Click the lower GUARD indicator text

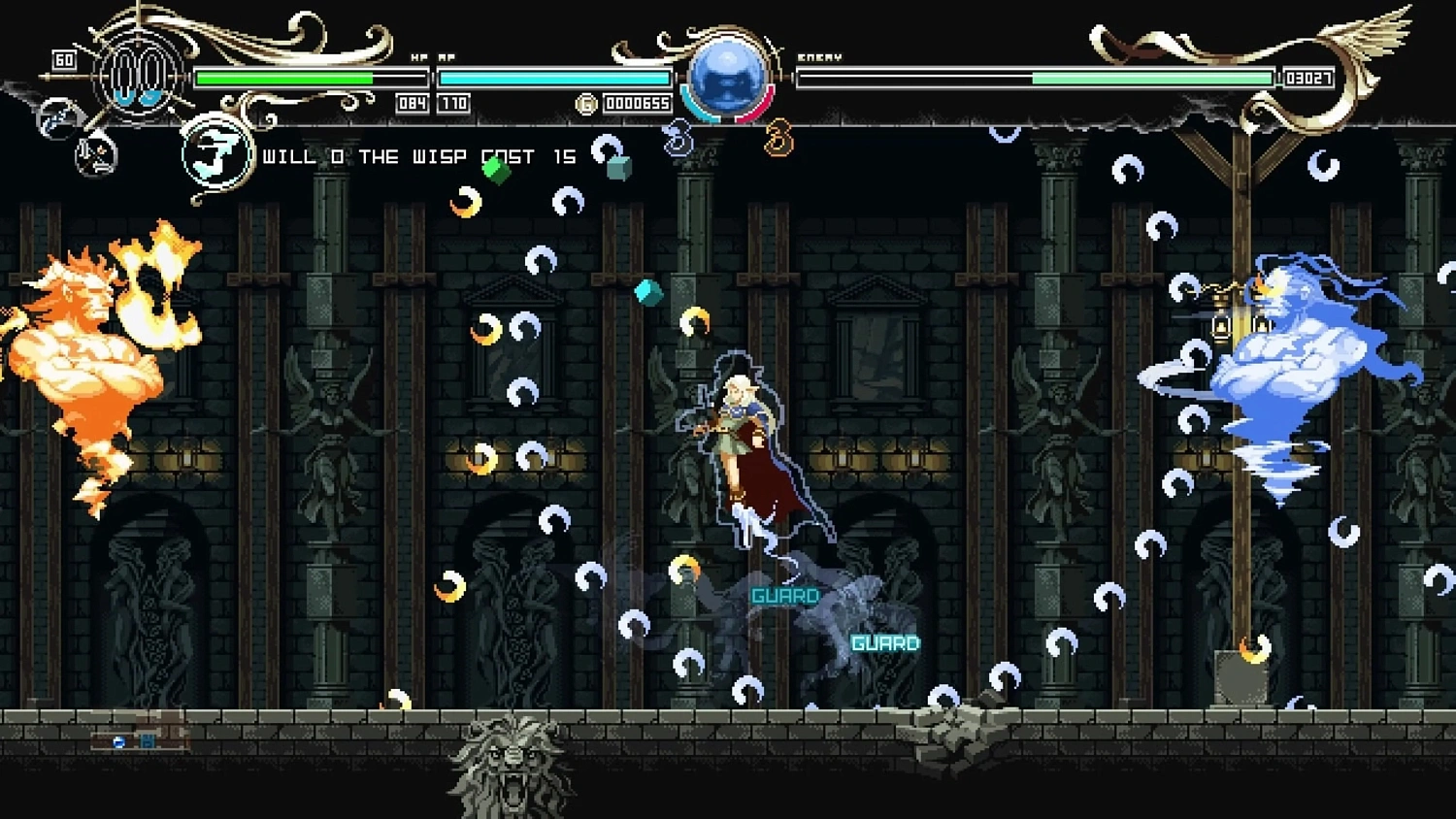884,641
